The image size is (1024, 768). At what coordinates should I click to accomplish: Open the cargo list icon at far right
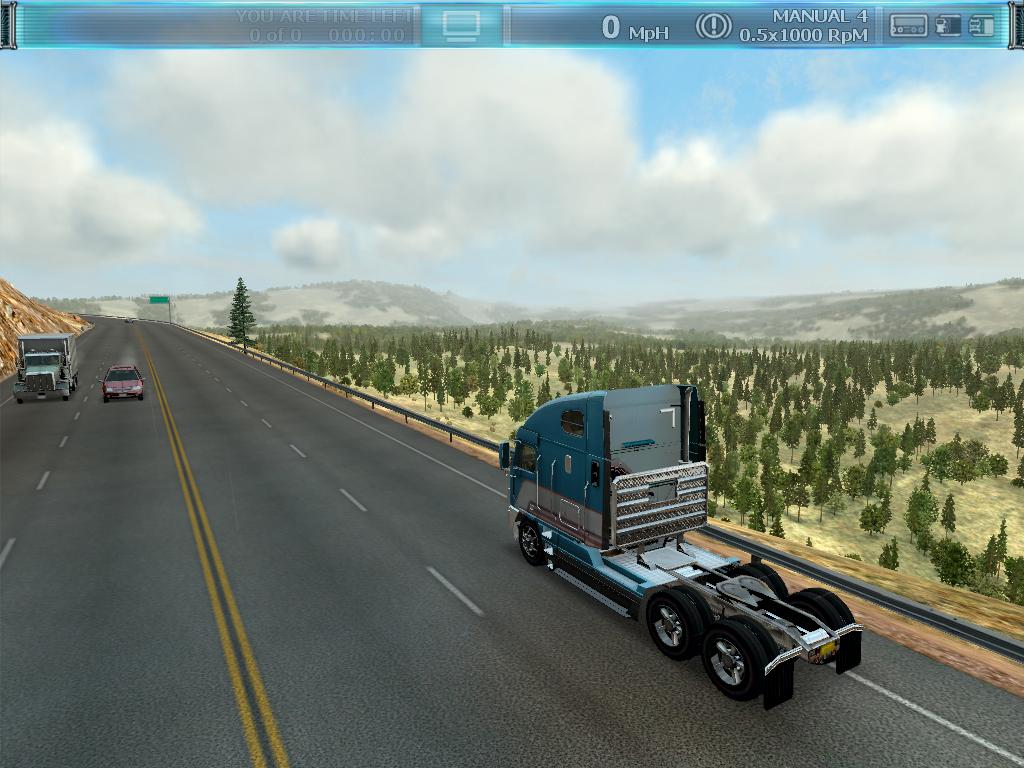(x=982, y=26)
